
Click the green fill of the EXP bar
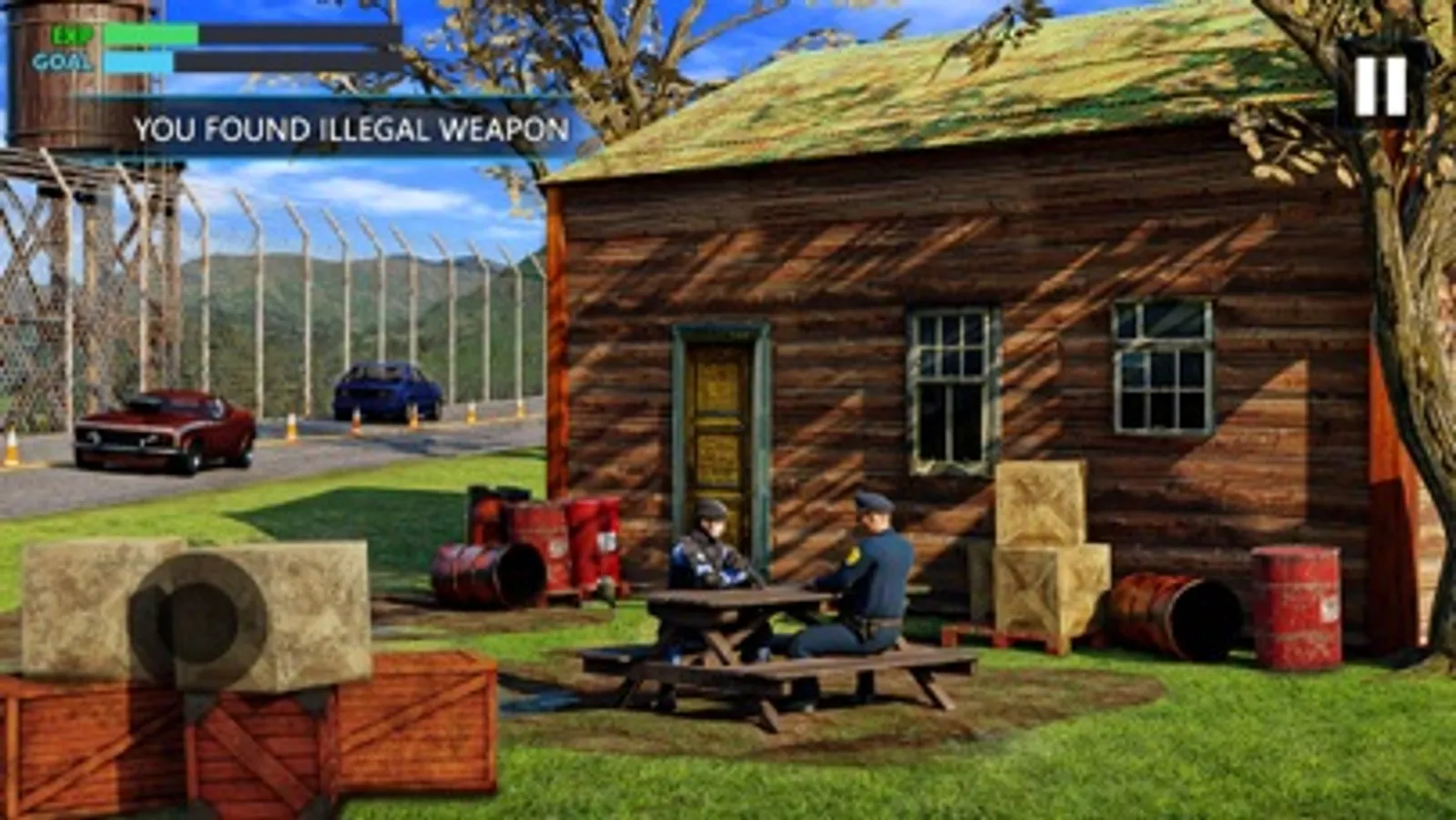click(150, 32)
